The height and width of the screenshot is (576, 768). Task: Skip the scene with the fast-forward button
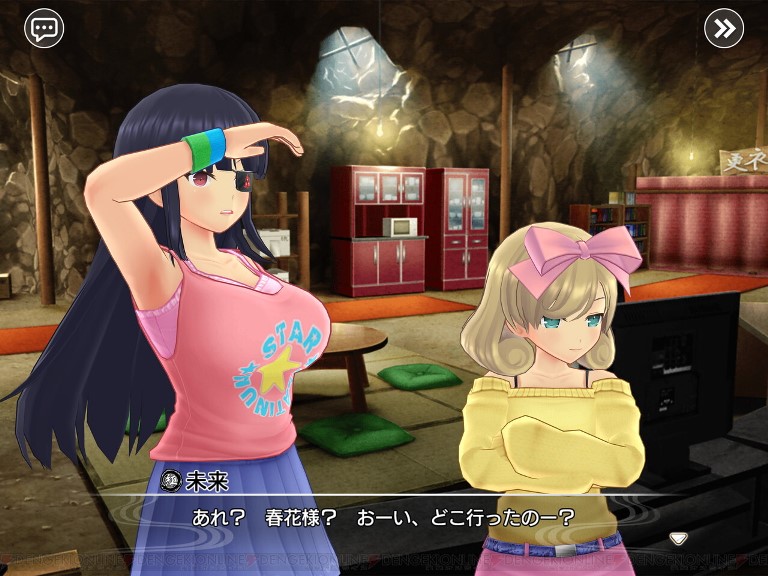tap(723, 28)
